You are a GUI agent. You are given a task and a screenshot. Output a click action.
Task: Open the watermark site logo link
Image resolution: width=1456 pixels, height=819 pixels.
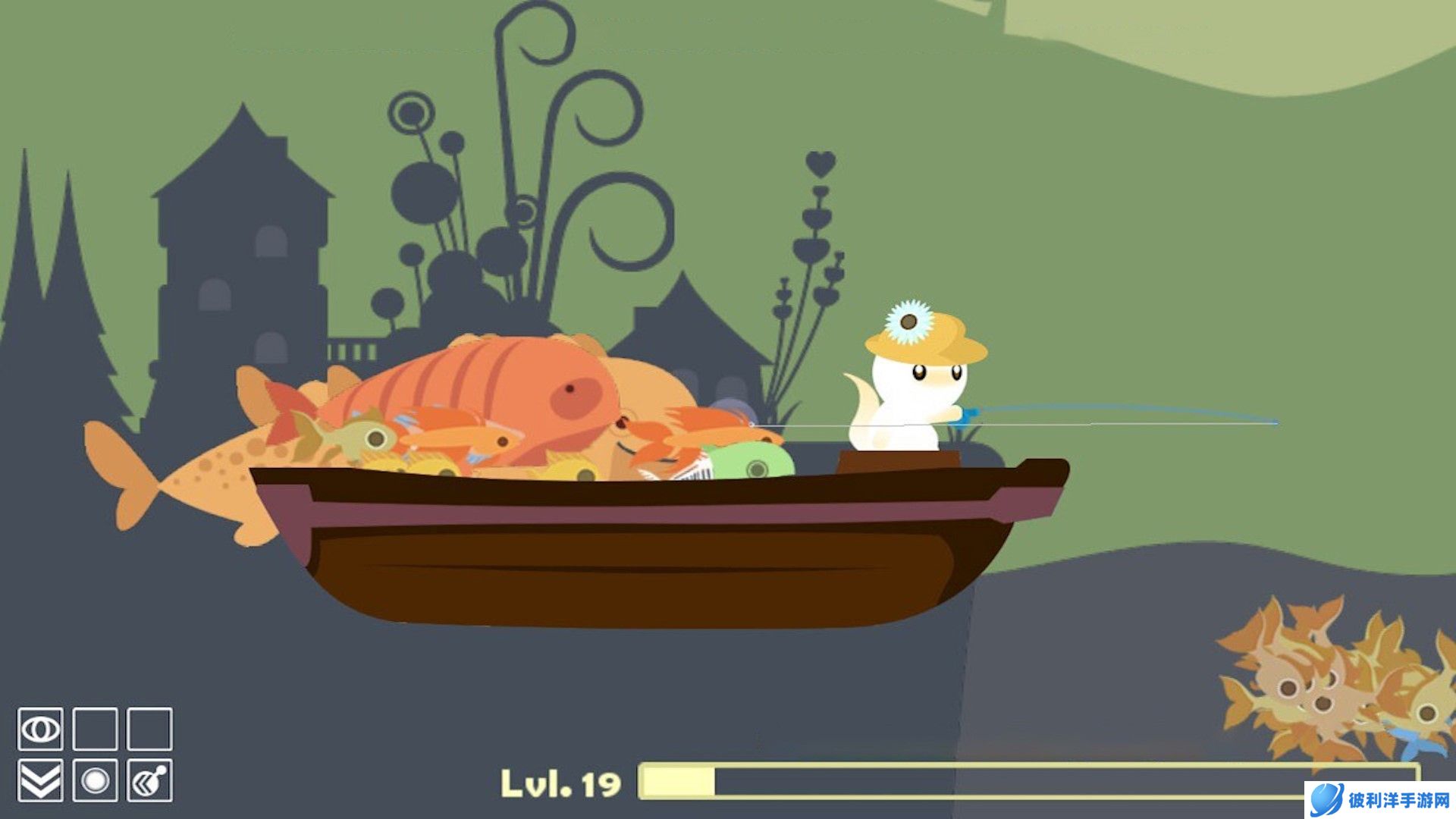point(1380,799)
